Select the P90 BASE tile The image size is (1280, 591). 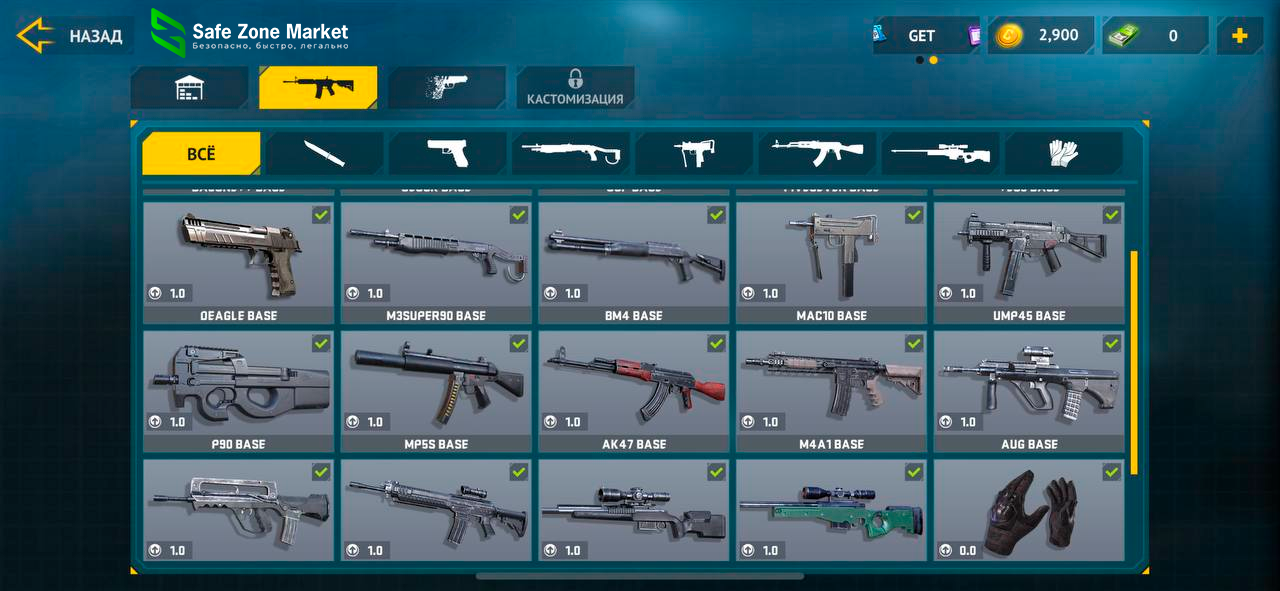(x=238, y=391)
